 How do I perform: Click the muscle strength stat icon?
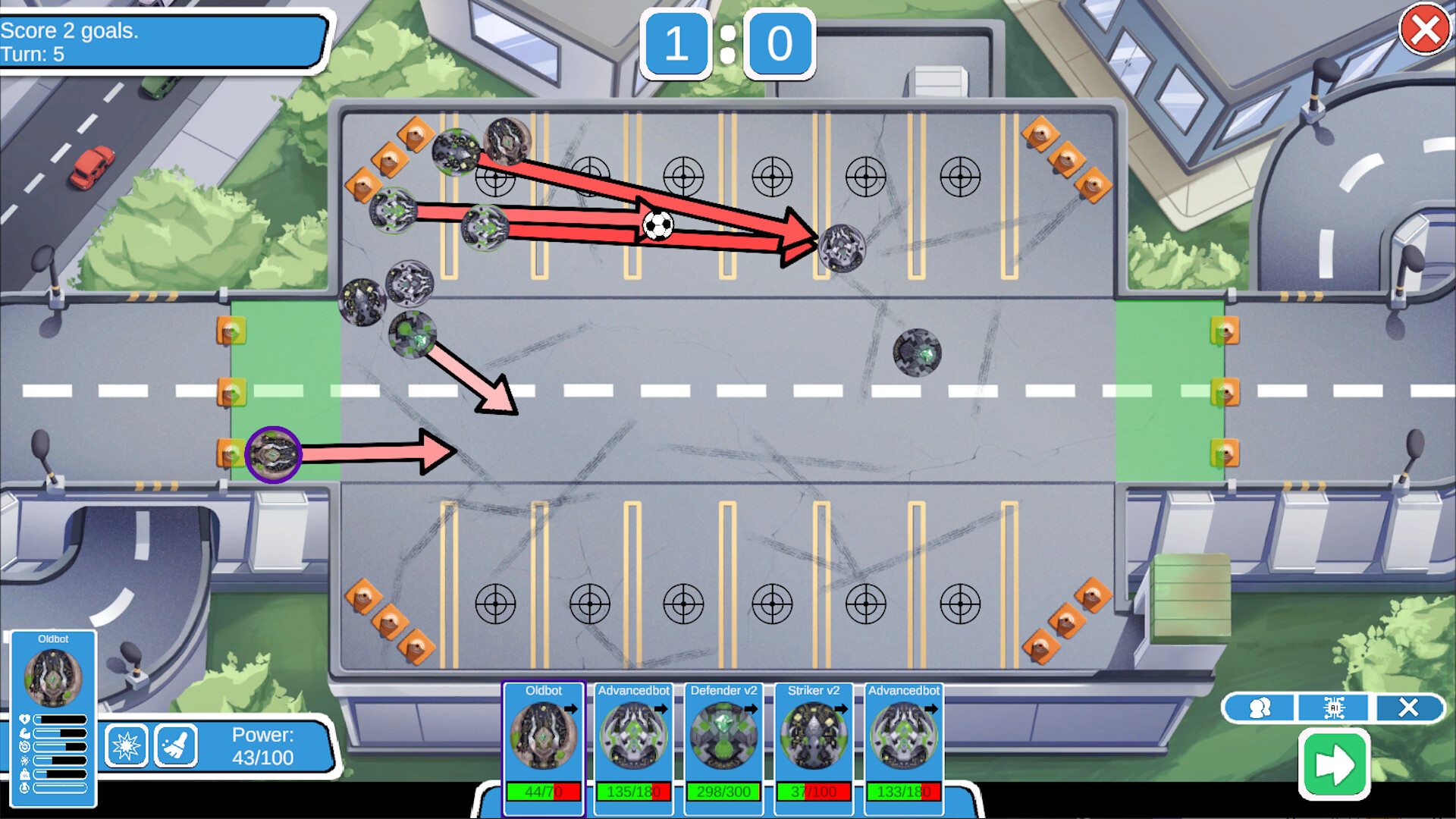(x=25, y=733)
